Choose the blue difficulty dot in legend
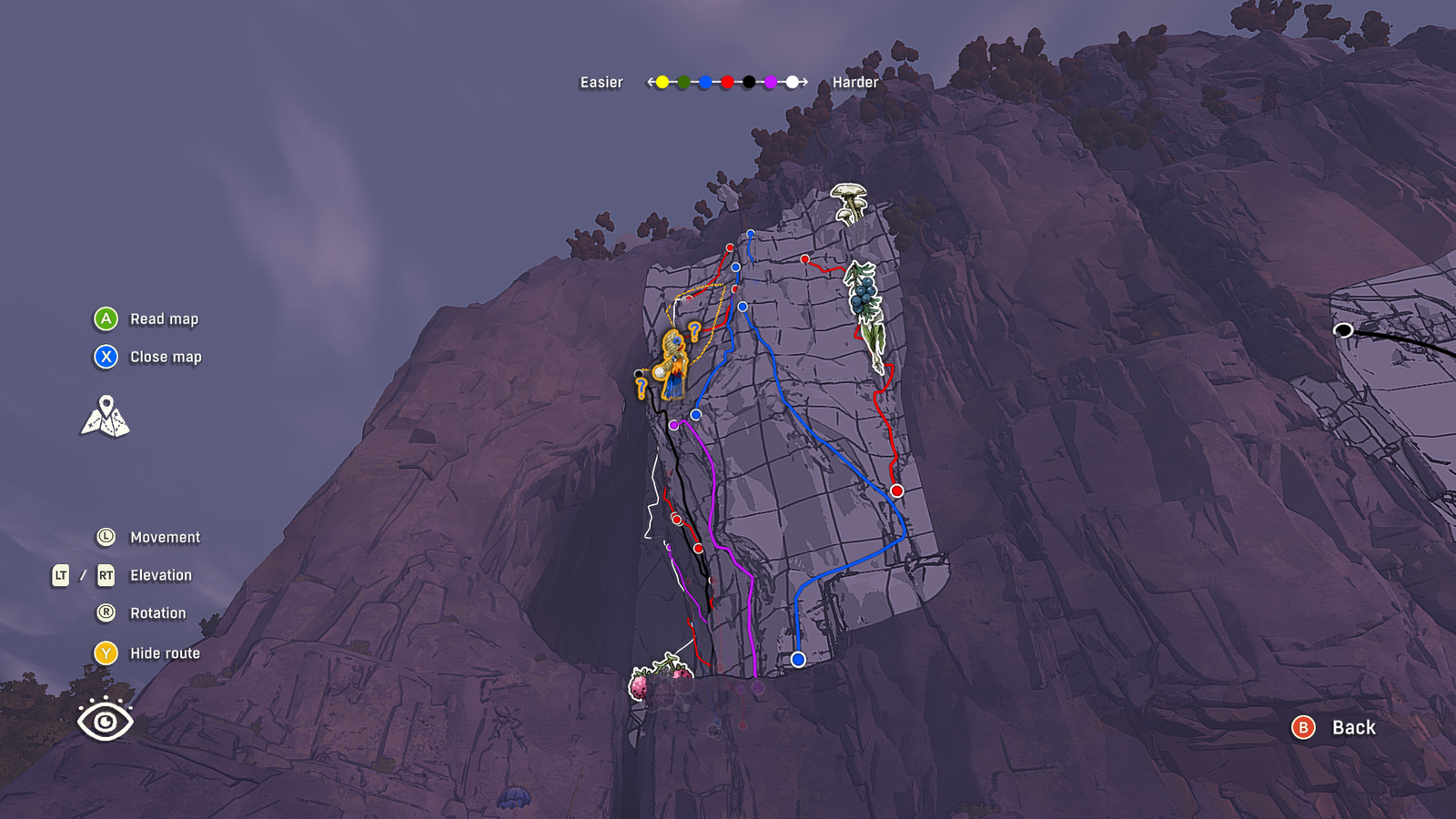This screenshot has width=1456, height=819. pos(705,82)
